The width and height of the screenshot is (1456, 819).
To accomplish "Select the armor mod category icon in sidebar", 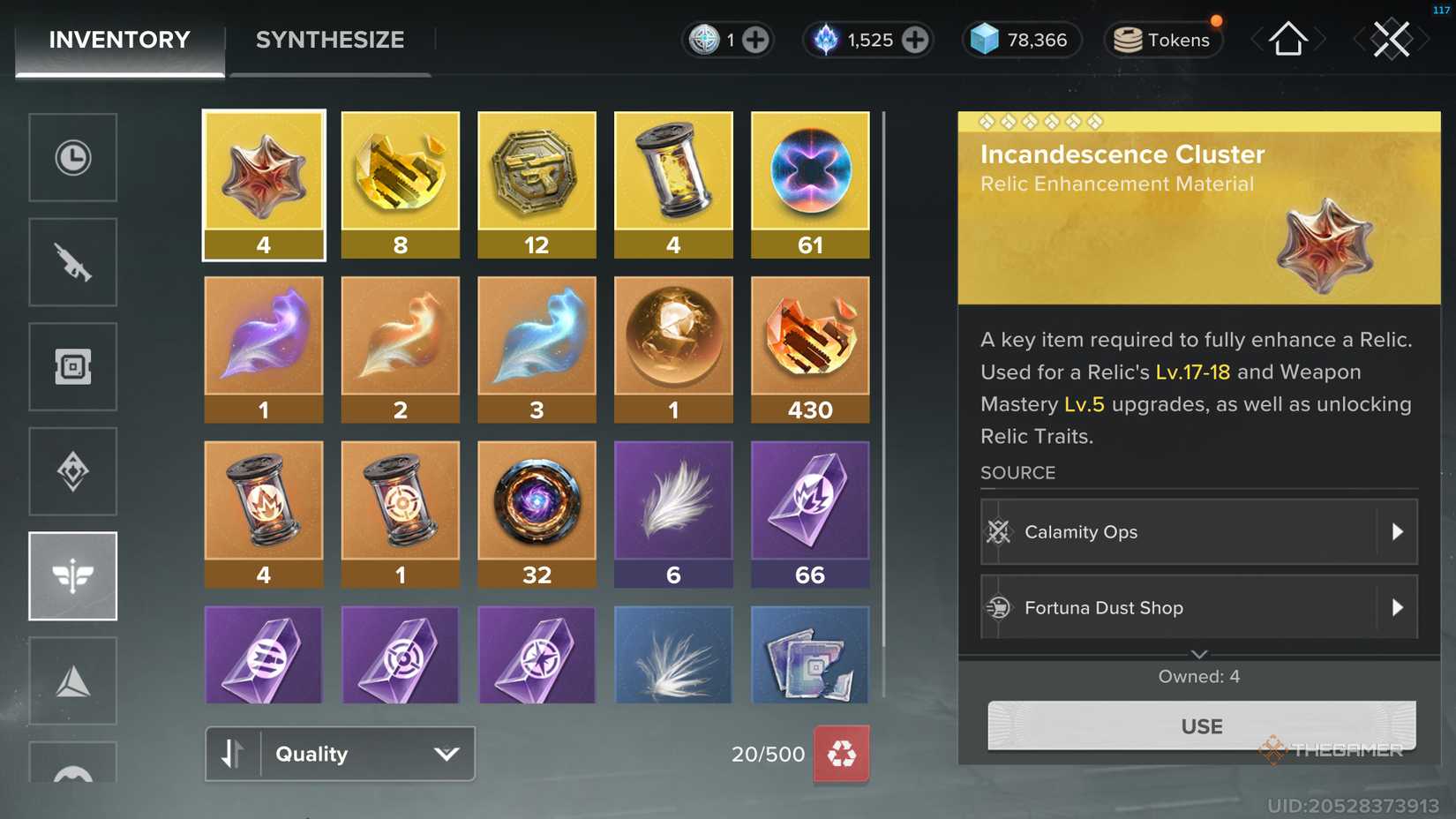I will [73, 366].
